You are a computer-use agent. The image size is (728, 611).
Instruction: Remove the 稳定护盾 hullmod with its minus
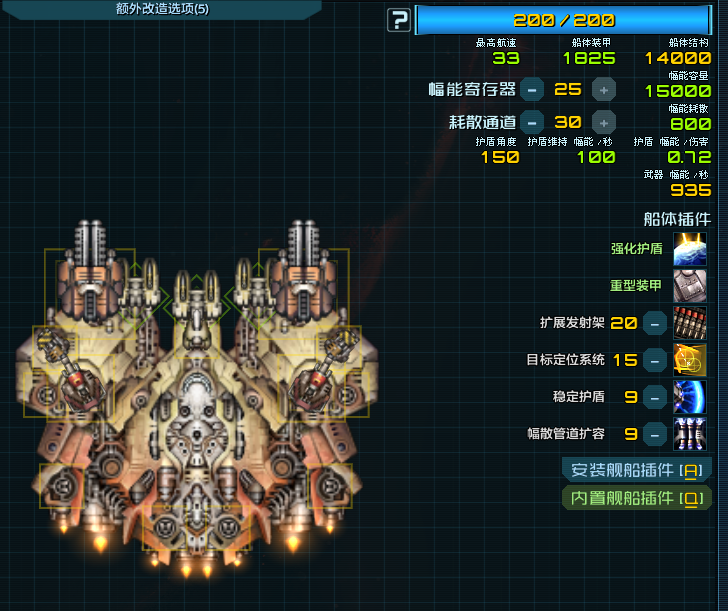click(x=654, y=397)
